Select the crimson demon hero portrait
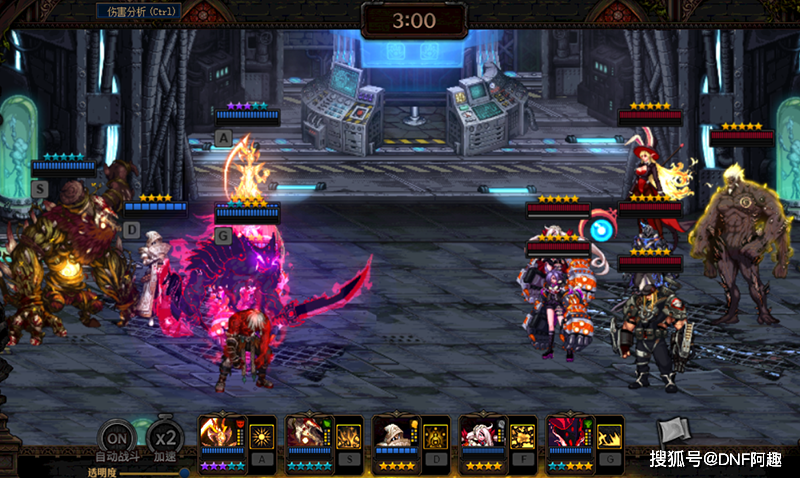800x478 pixels. click(570, 434)
